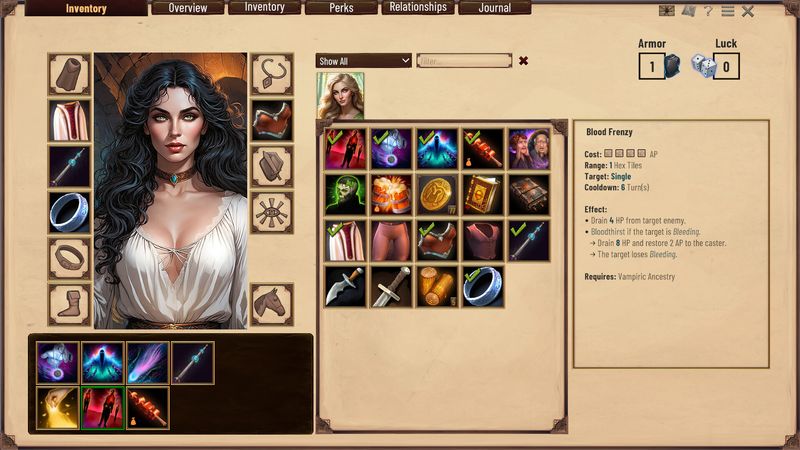Select the green skull item in the grid
The height and width of the screenshot is (450, 800).
[345, 194]
